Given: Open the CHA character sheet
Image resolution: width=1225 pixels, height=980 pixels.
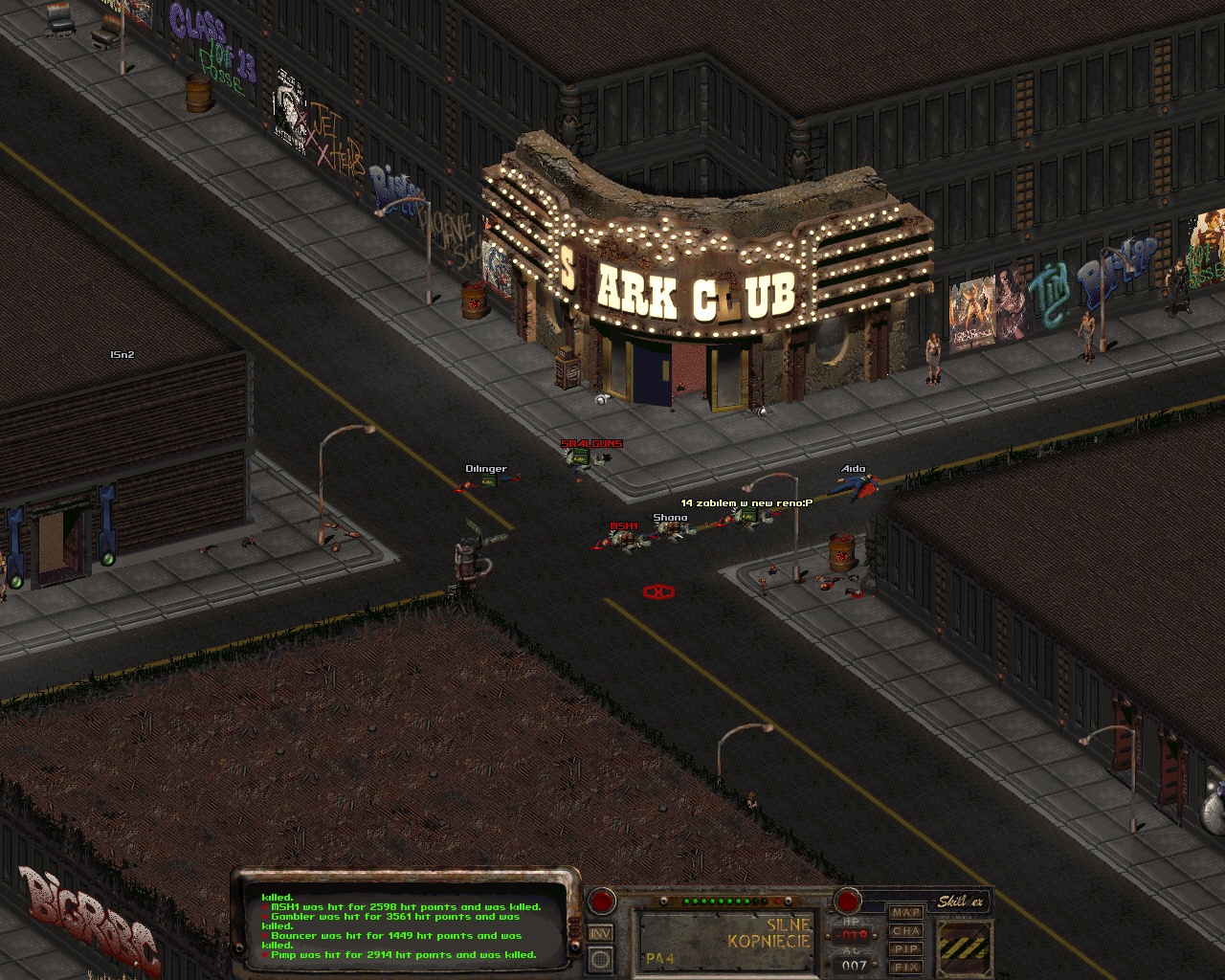Looking at the screenshot, I should (905, 931).
